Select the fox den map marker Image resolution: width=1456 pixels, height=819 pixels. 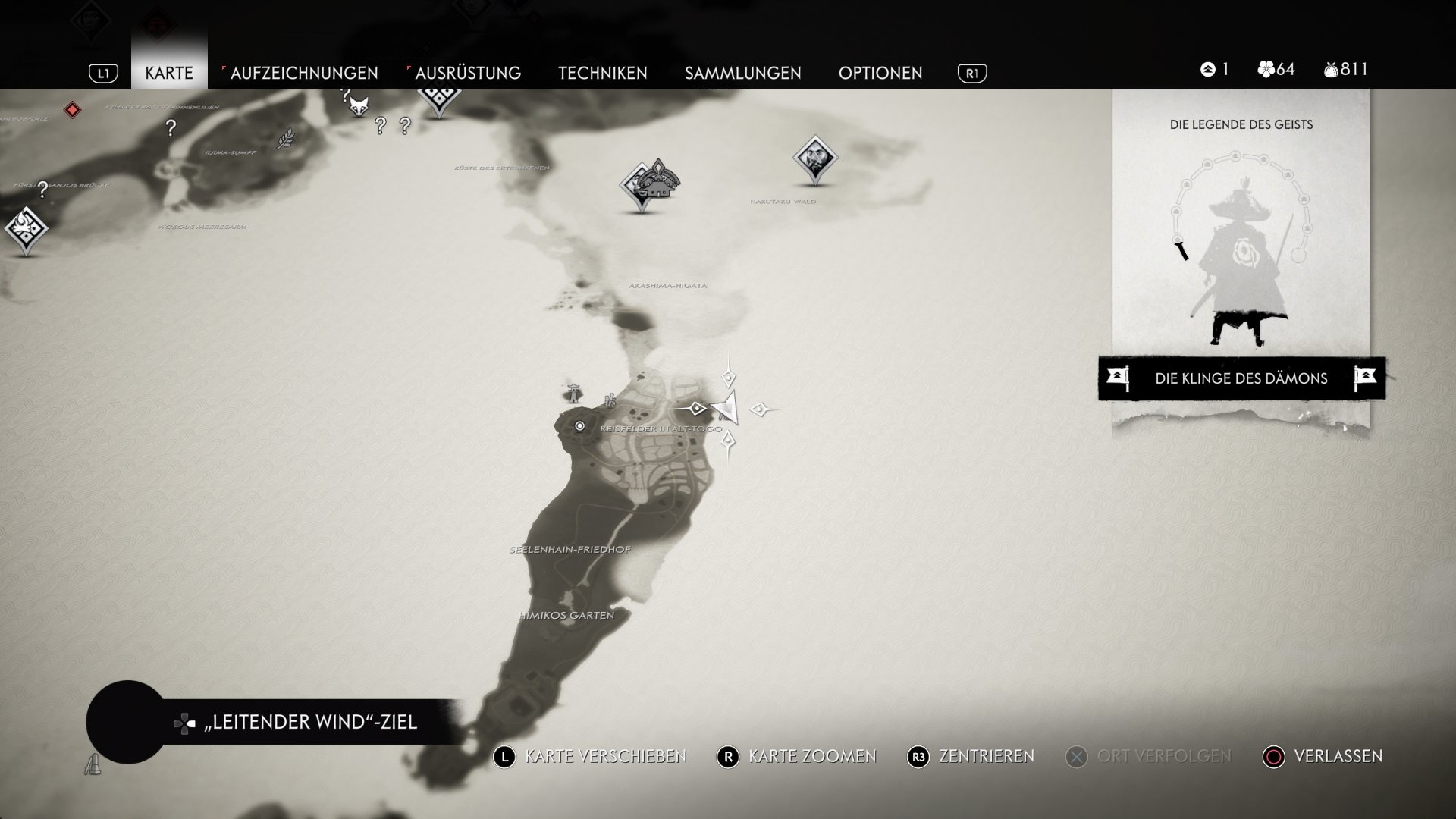point(359,105)
